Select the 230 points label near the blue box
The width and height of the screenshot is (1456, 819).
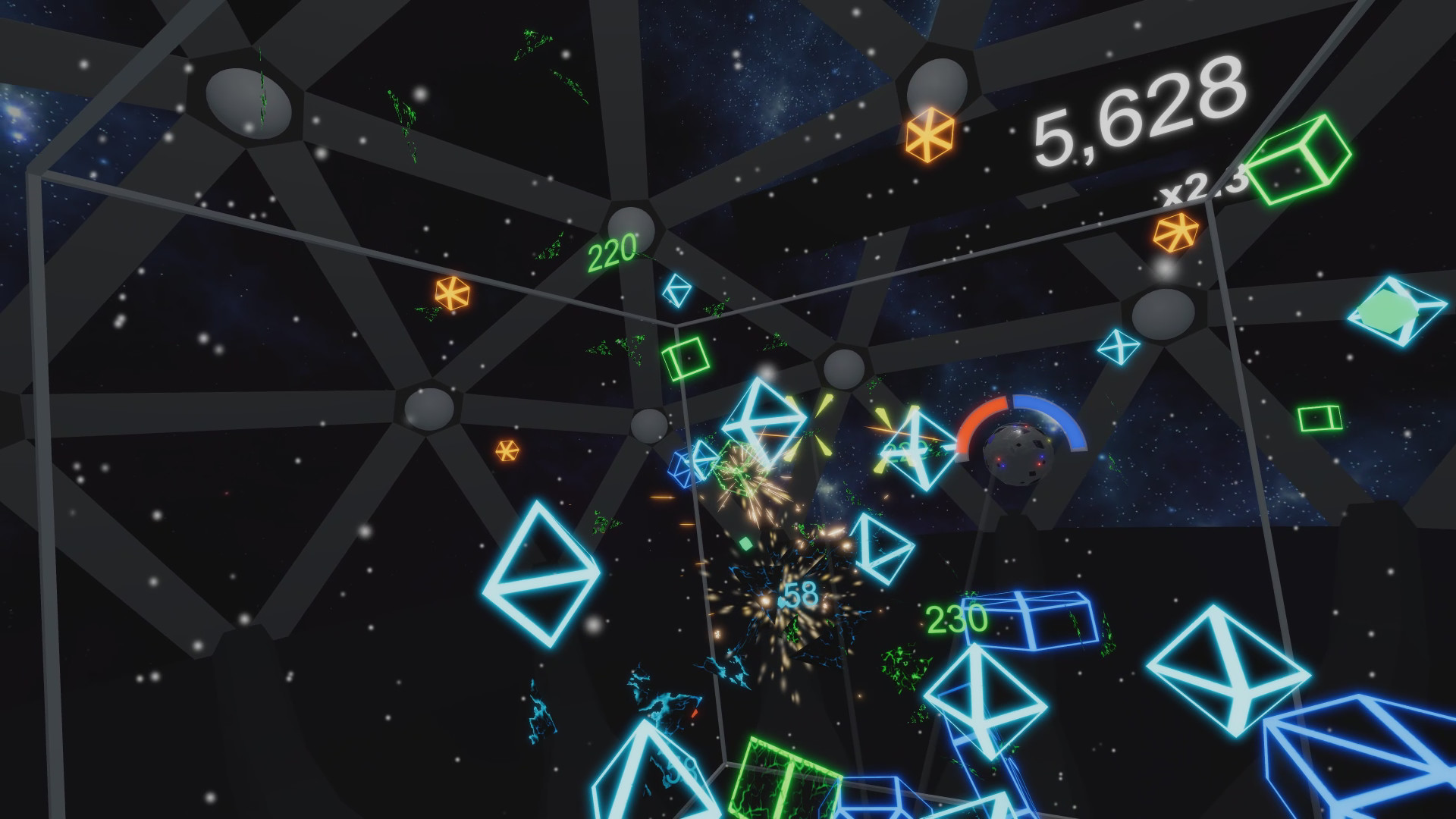[957, 620]
